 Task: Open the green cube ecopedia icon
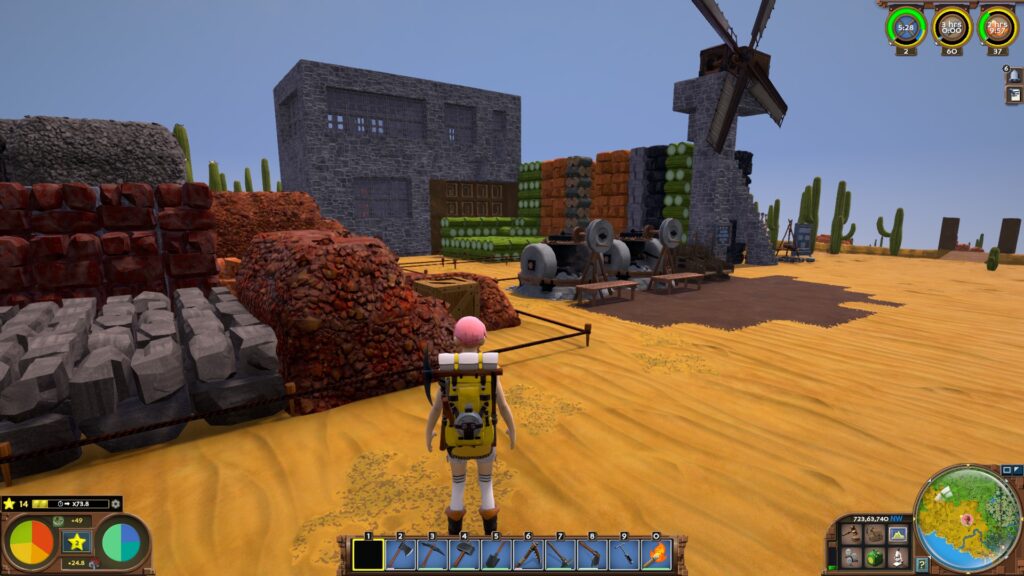click(x=875, y=557)
